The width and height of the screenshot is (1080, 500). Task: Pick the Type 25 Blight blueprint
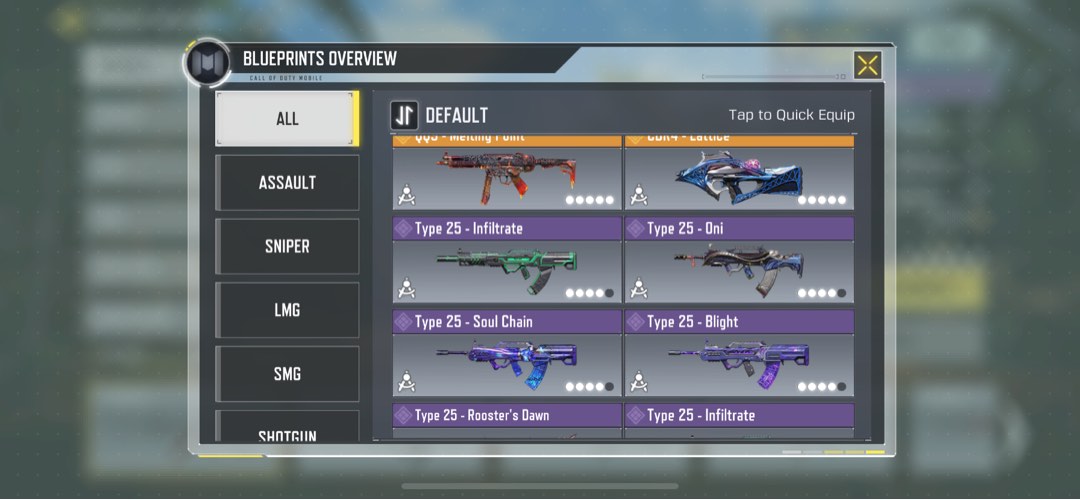tap(739, 358)
